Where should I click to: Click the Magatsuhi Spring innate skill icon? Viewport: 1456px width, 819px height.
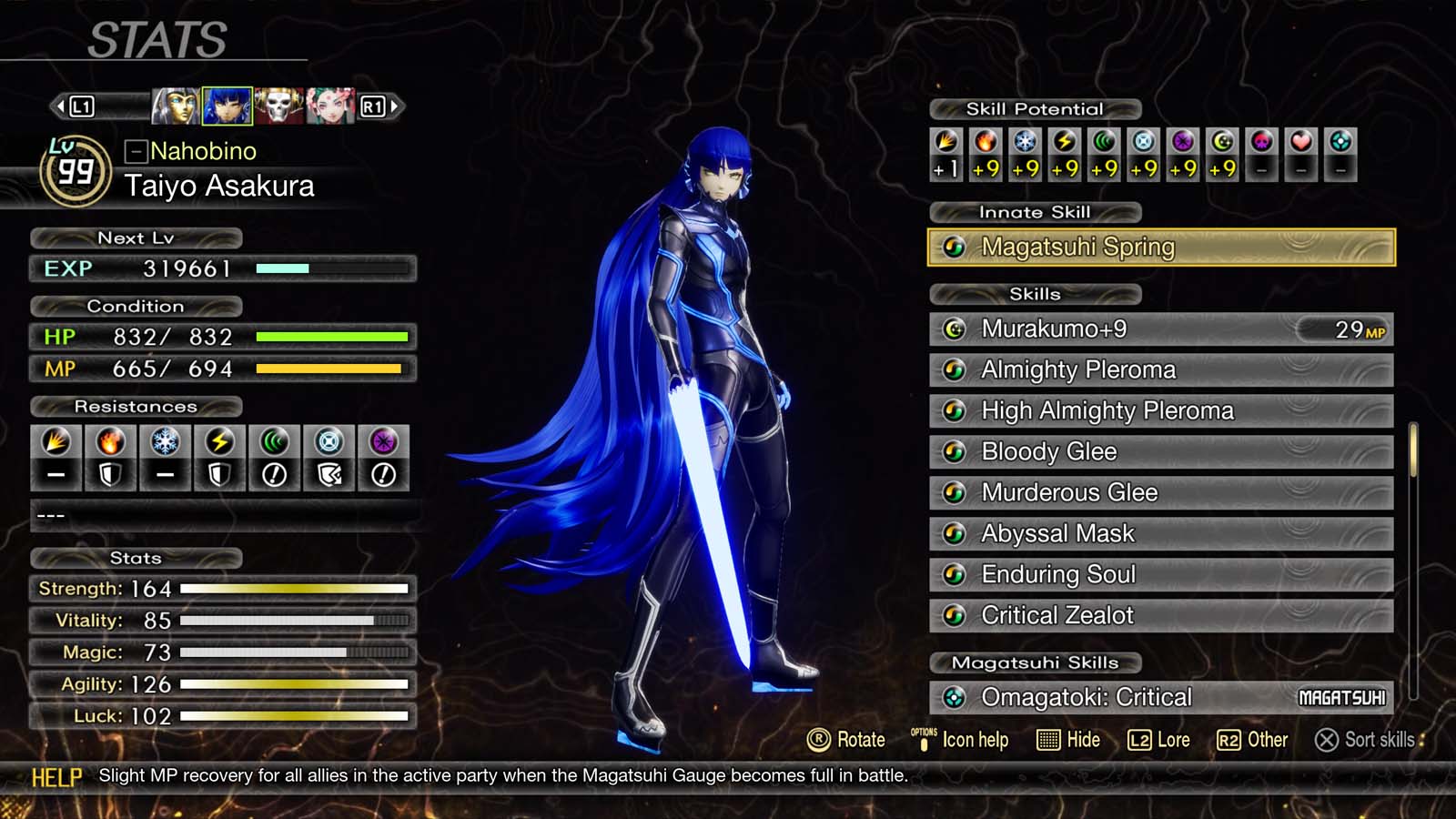pos(954,247)
